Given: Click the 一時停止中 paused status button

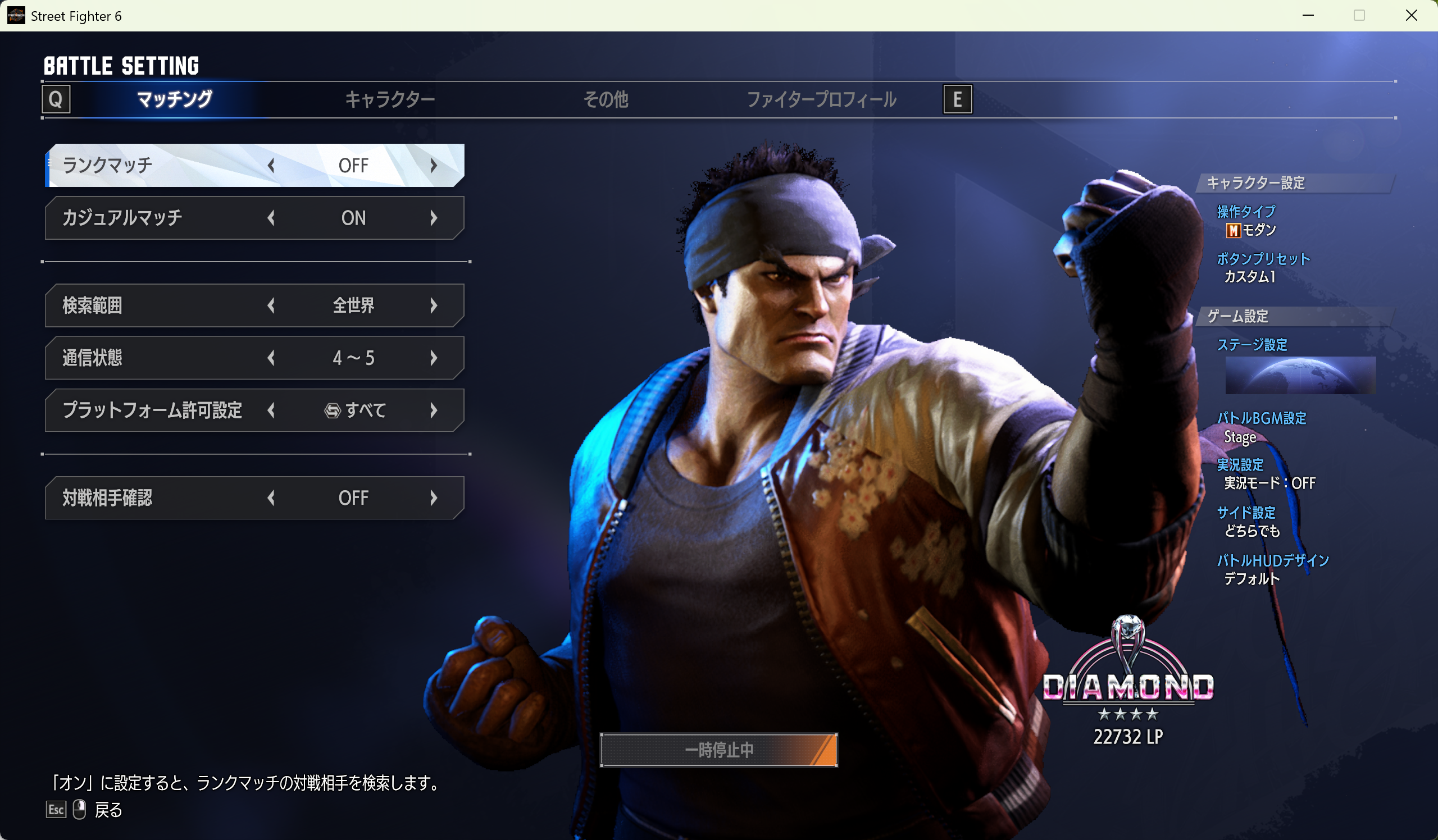Looking at the screenshot, I should pos(718,751).
